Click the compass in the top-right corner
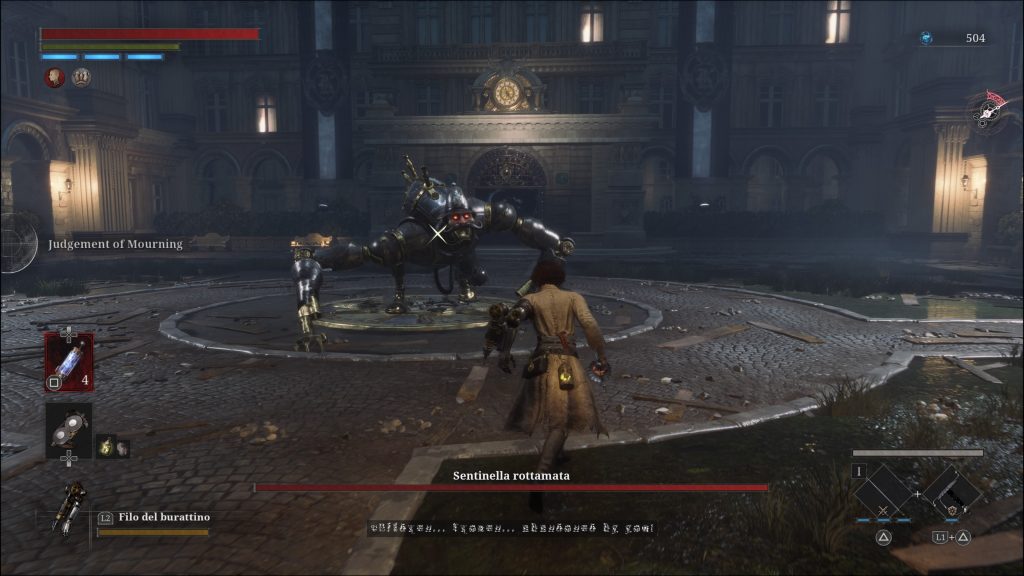The image size is (1024, 576). point(990,109)
